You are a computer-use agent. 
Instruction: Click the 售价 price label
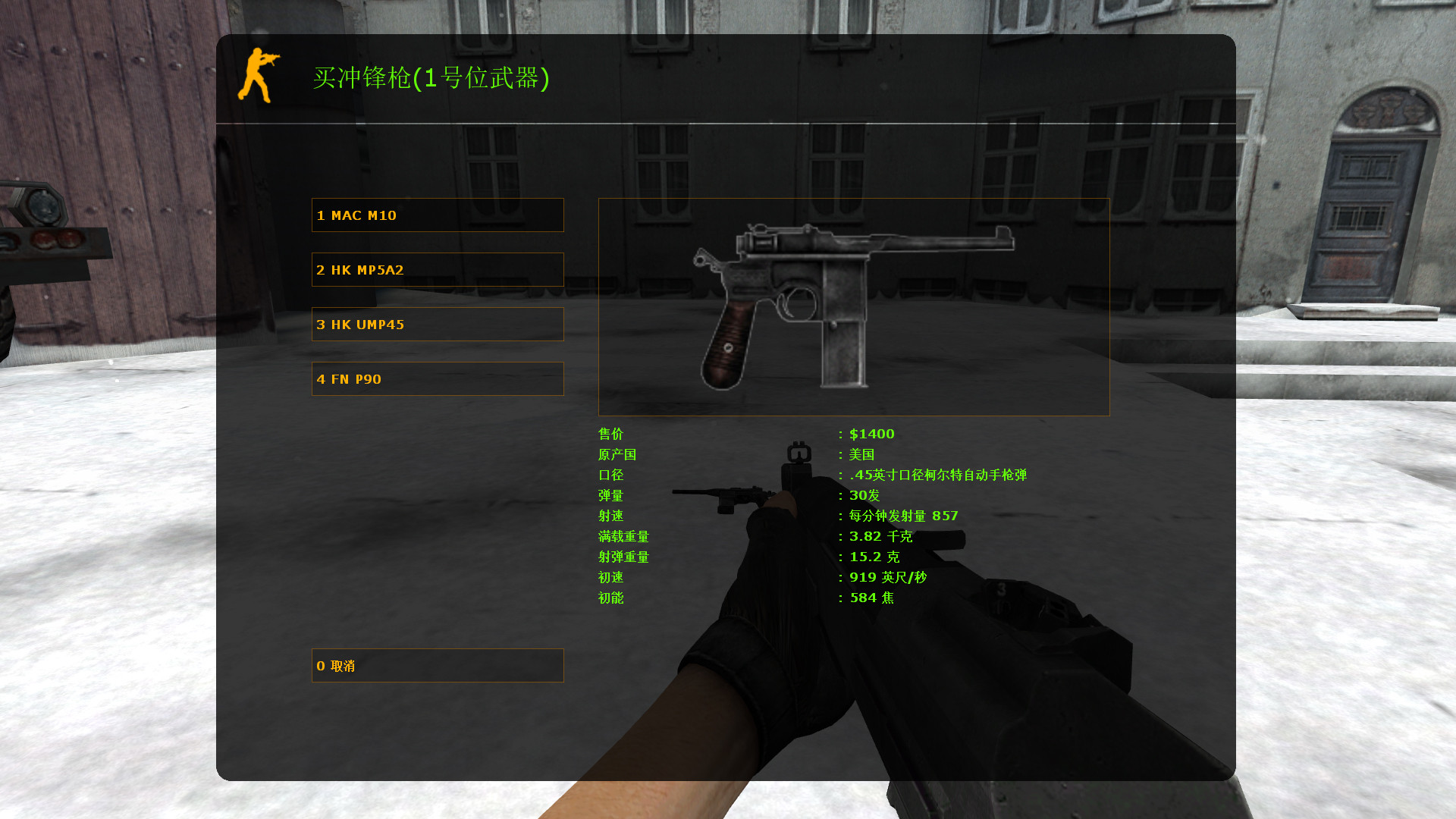point(611,434)
